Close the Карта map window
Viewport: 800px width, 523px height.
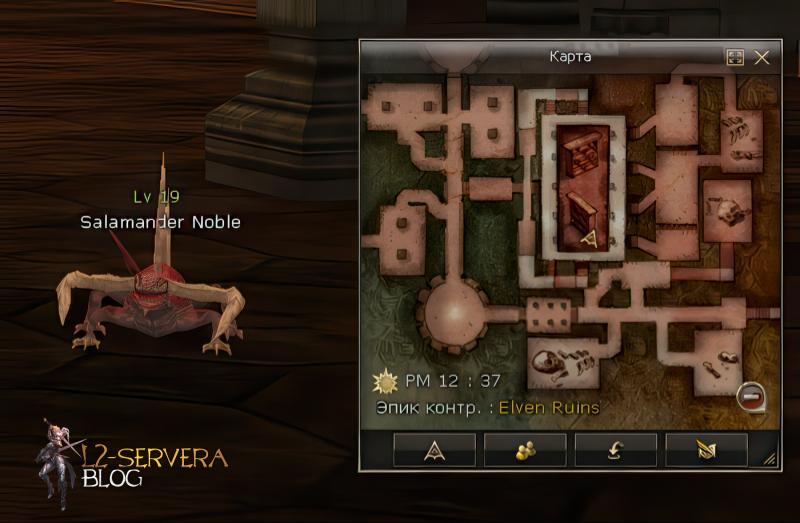click(762, 58)
